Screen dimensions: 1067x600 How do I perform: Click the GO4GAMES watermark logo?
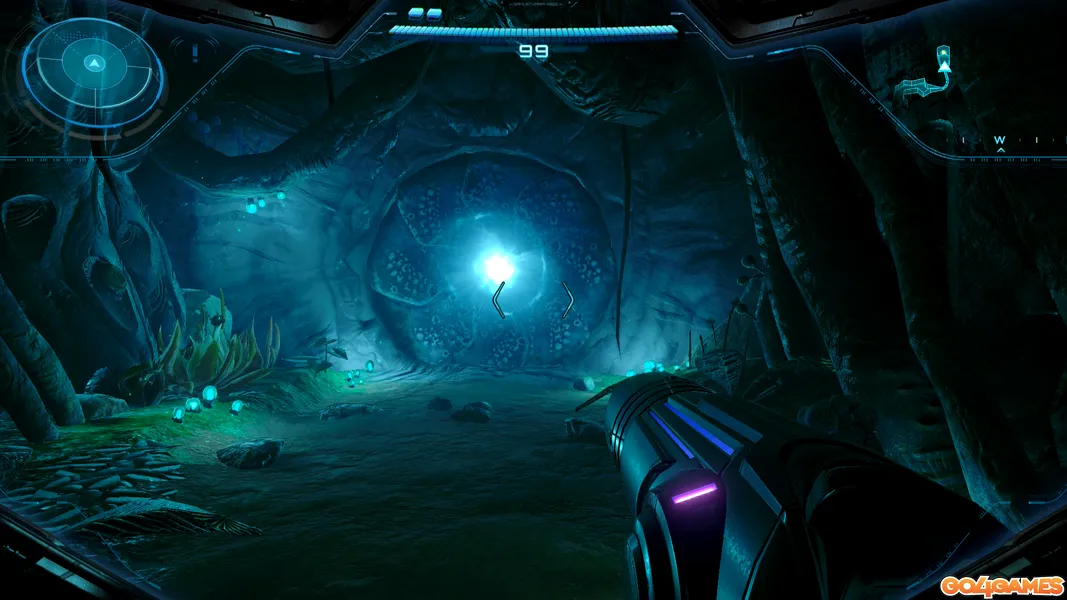point(1001,584)
